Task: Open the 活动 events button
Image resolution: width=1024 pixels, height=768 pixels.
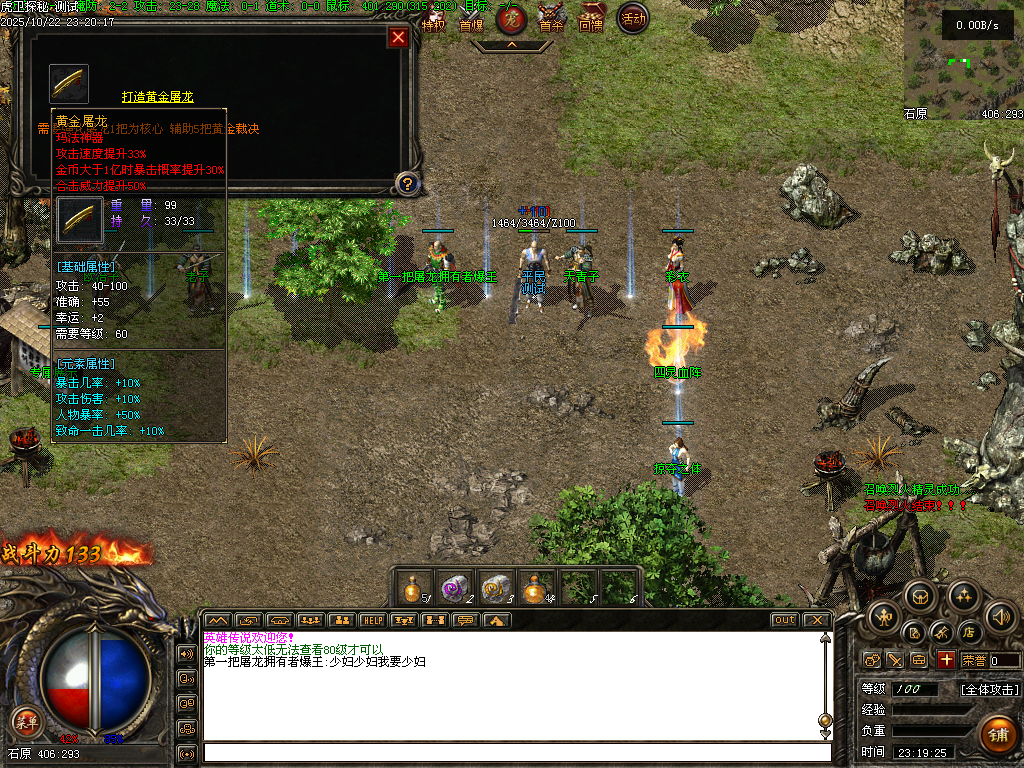Action: pyautogui.click(x=632, y=18)
